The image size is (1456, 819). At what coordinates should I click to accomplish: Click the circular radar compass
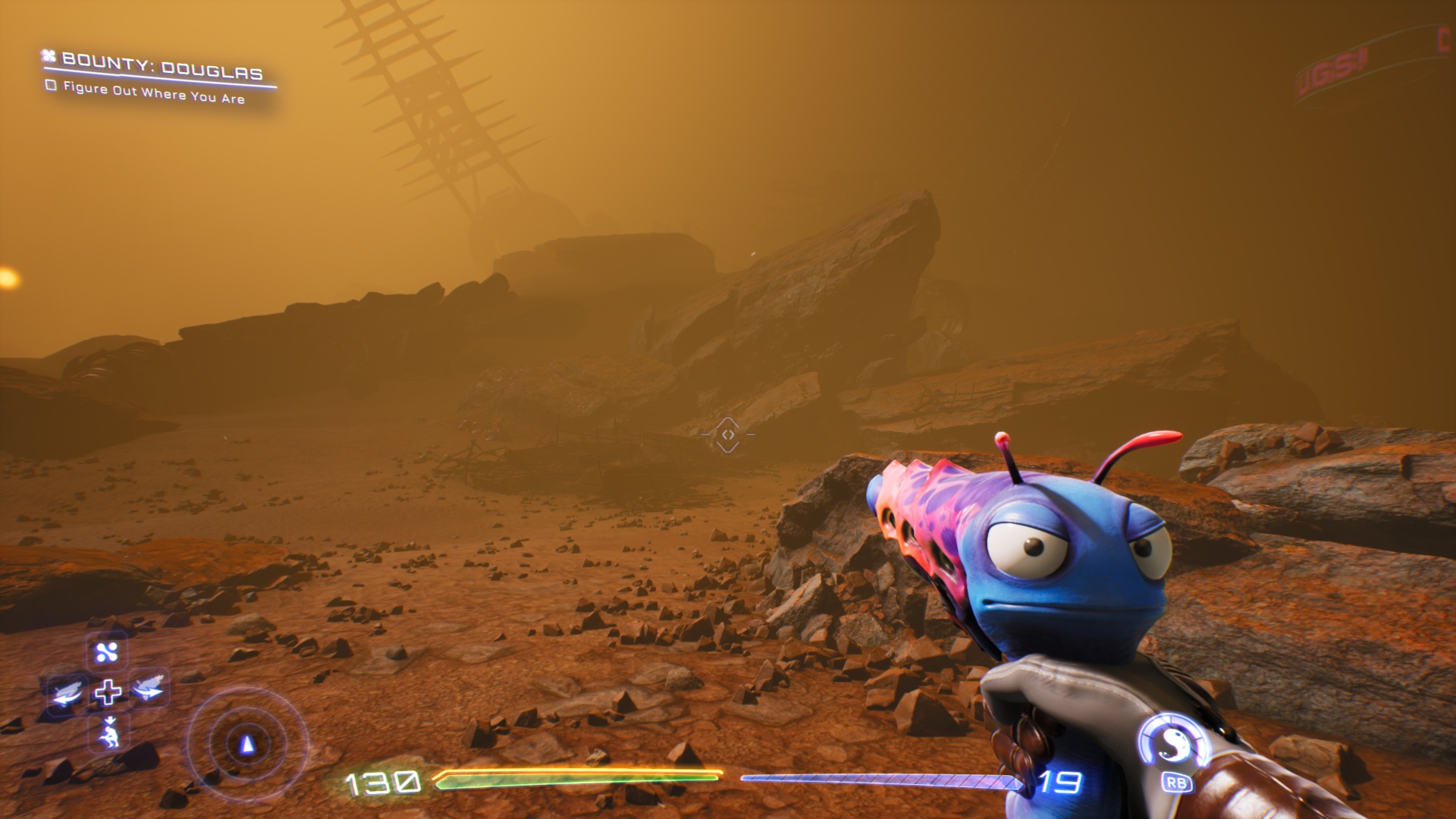[246, 744]
